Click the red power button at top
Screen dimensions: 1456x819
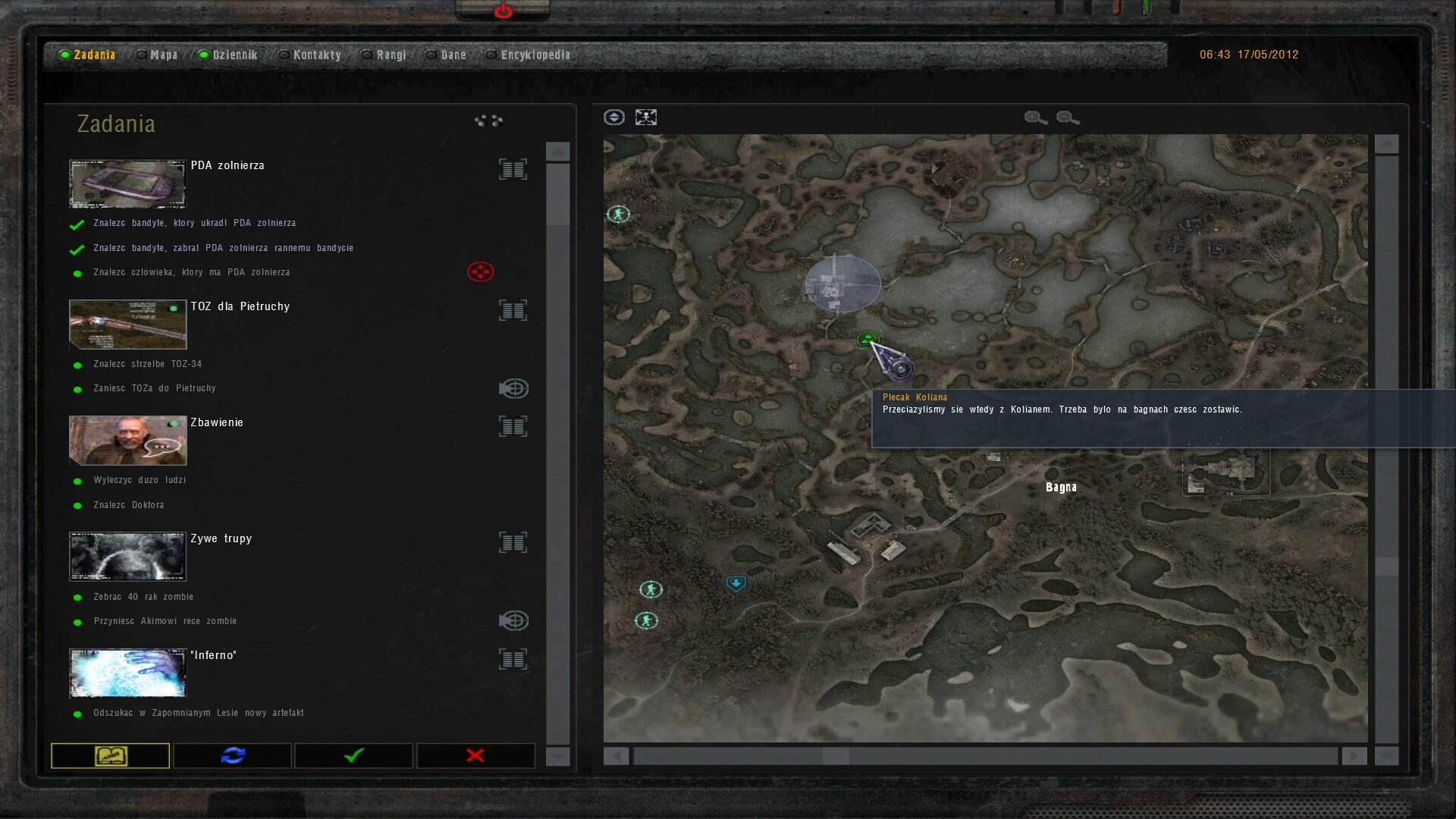click(503, 11)
